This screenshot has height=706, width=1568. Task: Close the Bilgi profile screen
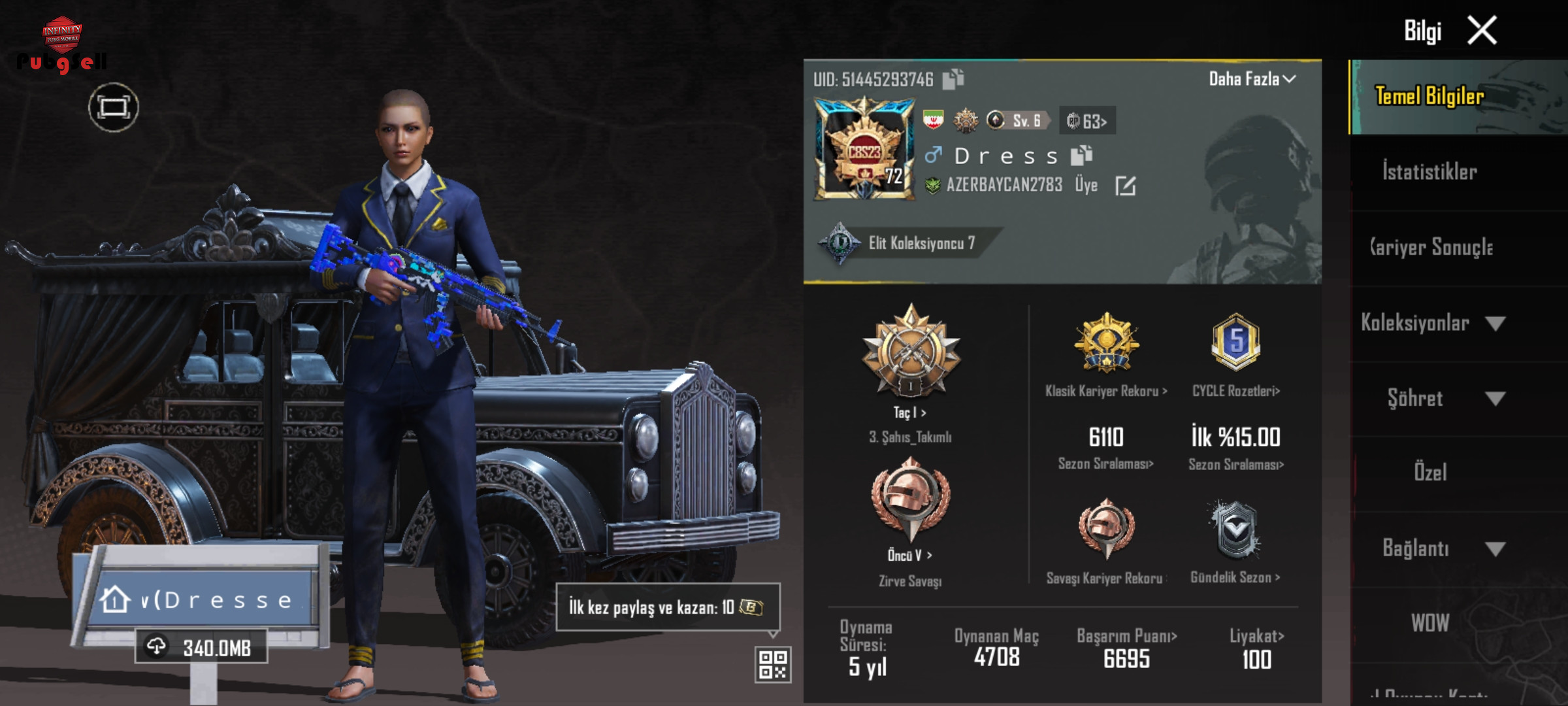point(1482,31)
